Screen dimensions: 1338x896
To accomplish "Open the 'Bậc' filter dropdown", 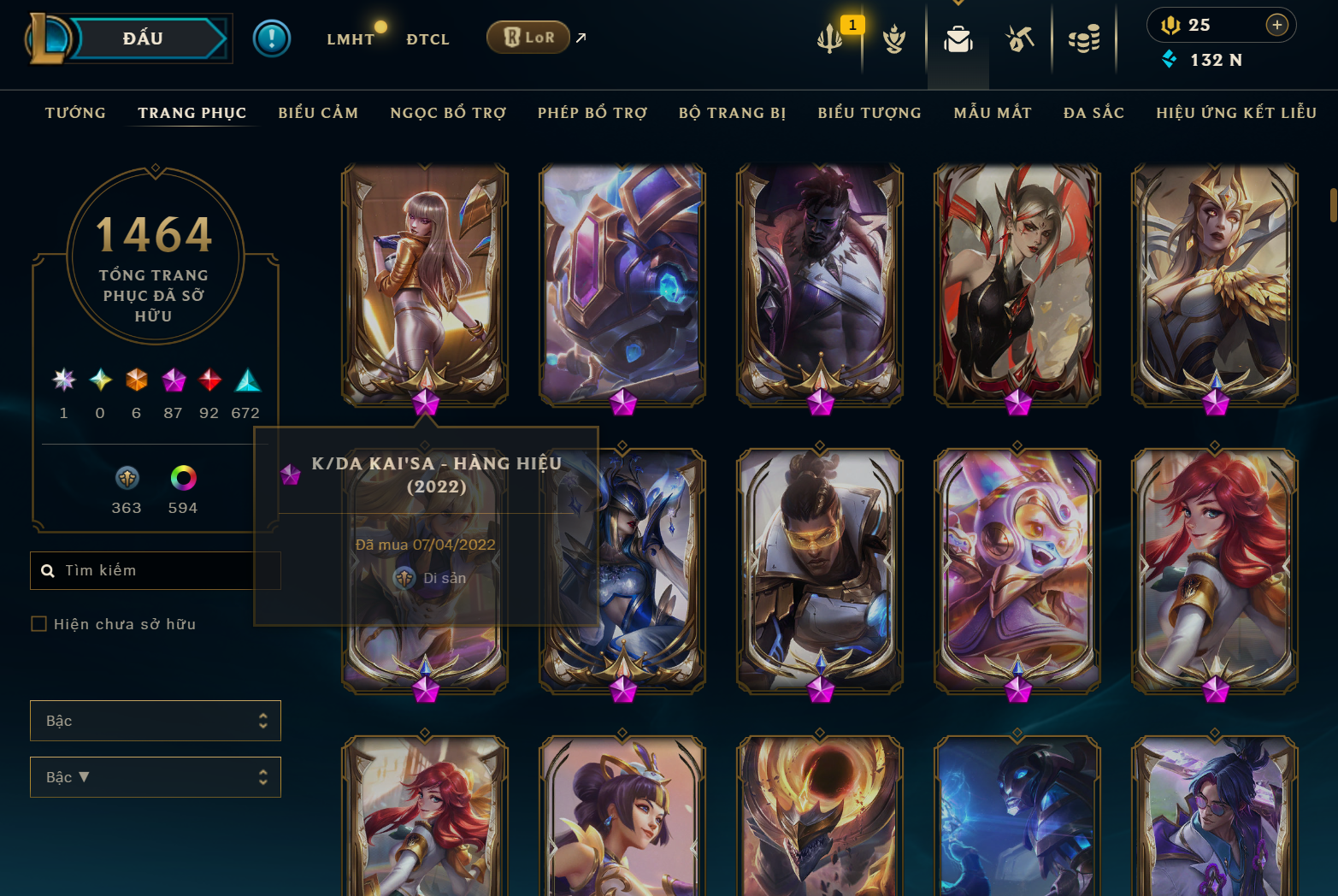I will (155, 721).
